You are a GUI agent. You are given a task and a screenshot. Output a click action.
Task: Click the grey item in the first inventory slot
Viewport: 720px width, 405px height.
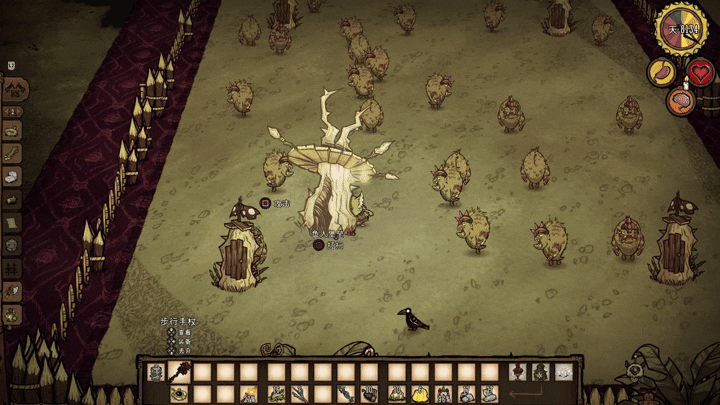(157, 372)
